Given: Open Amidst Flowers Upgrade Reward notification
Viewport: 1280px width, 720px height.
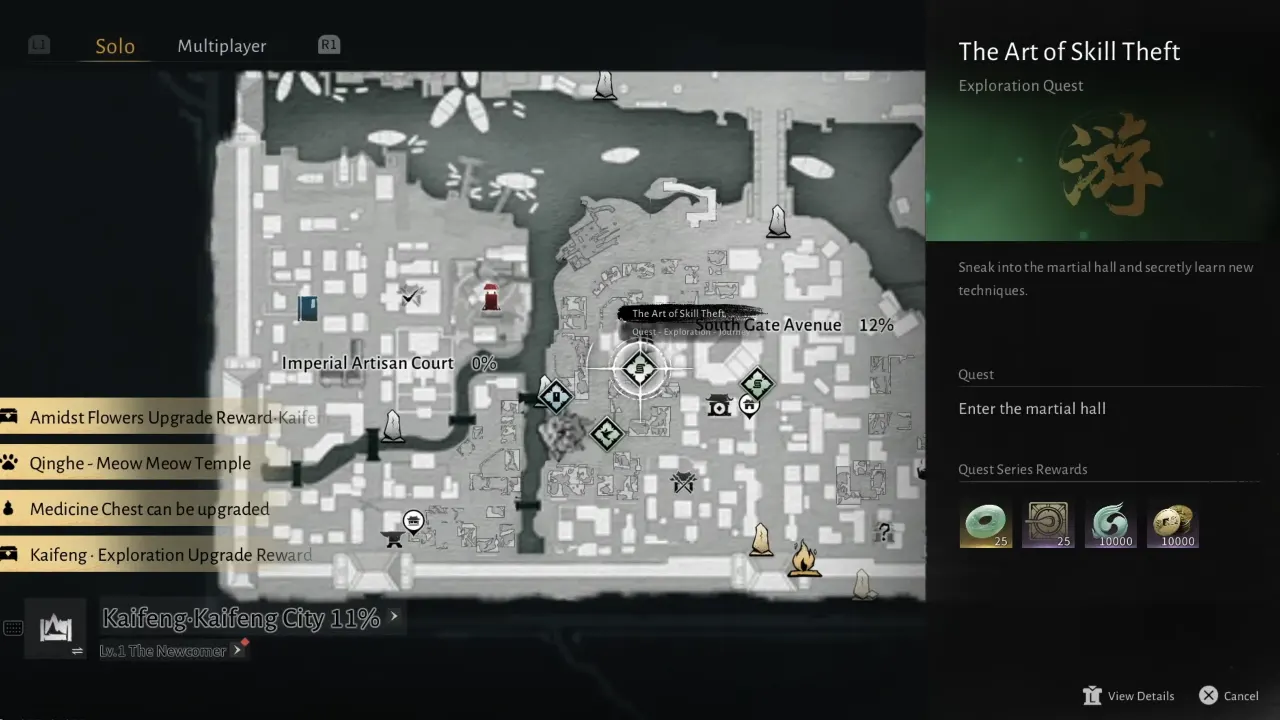Looking at the screenshot, I should click(160, 417).
